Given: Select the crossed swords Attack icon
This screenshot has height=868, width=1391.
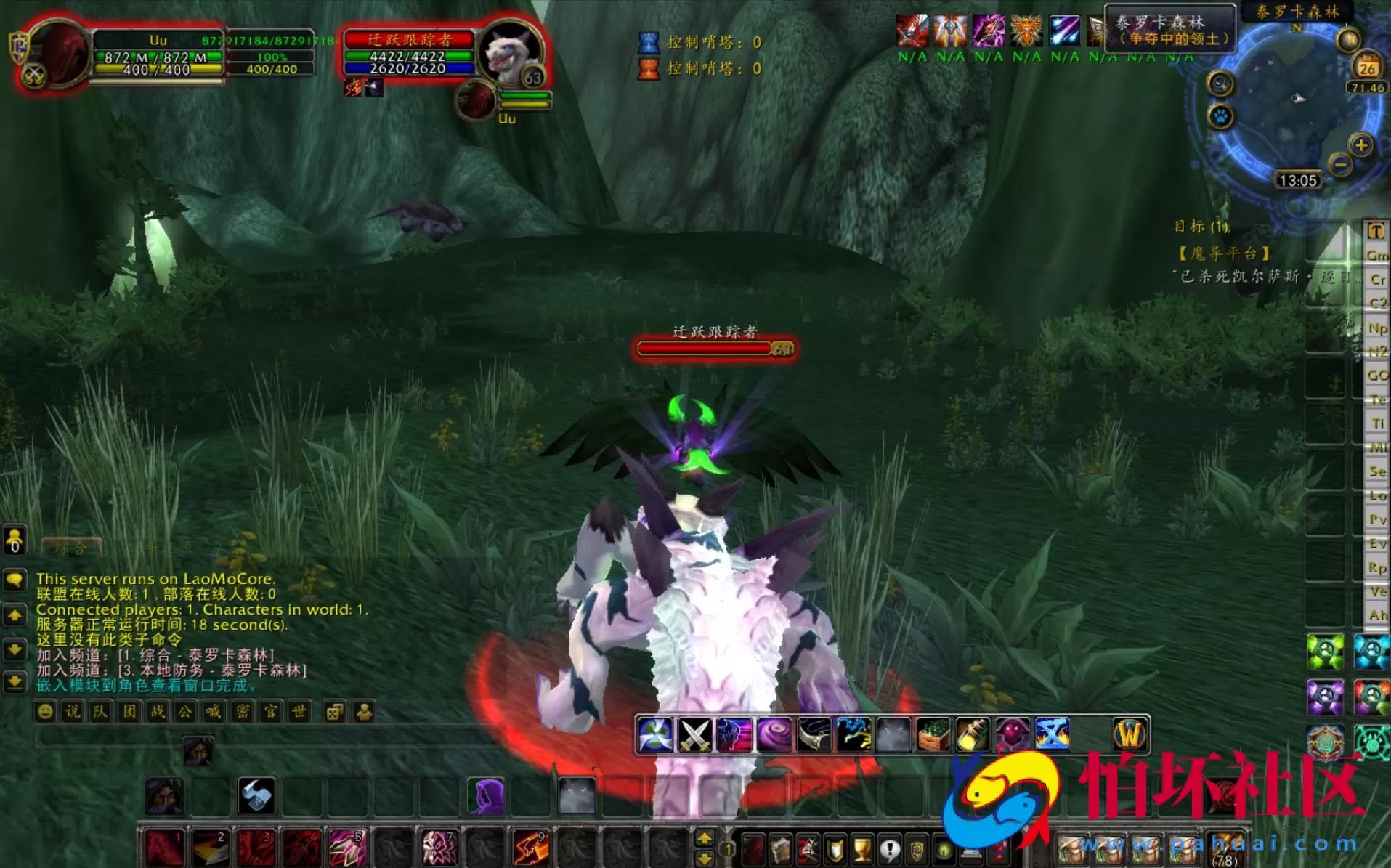Looking at the screenshot, I should pos(694,735).
